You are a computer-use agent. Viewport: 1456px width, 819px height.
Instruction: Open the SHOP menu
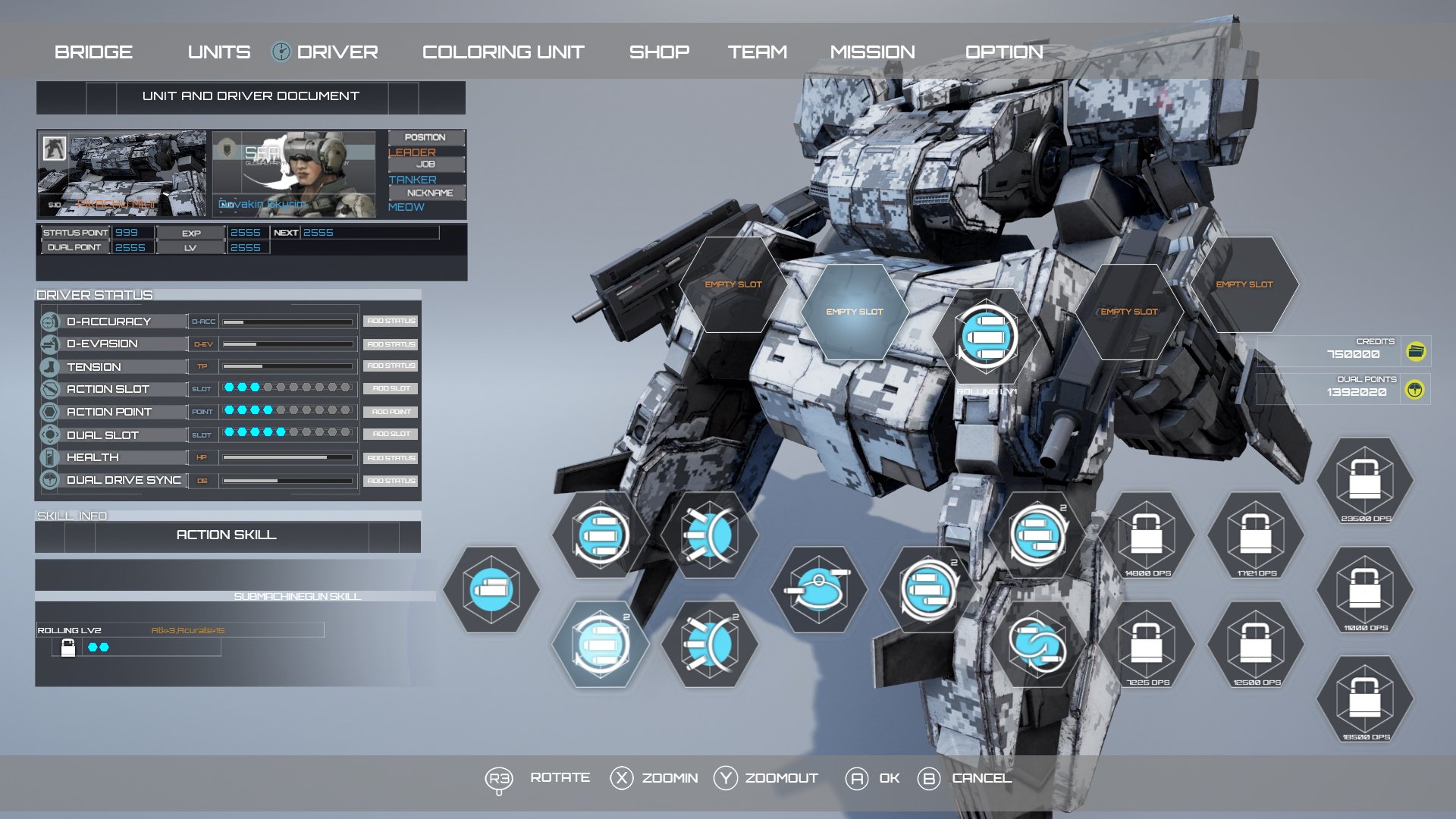coord(657,52)
